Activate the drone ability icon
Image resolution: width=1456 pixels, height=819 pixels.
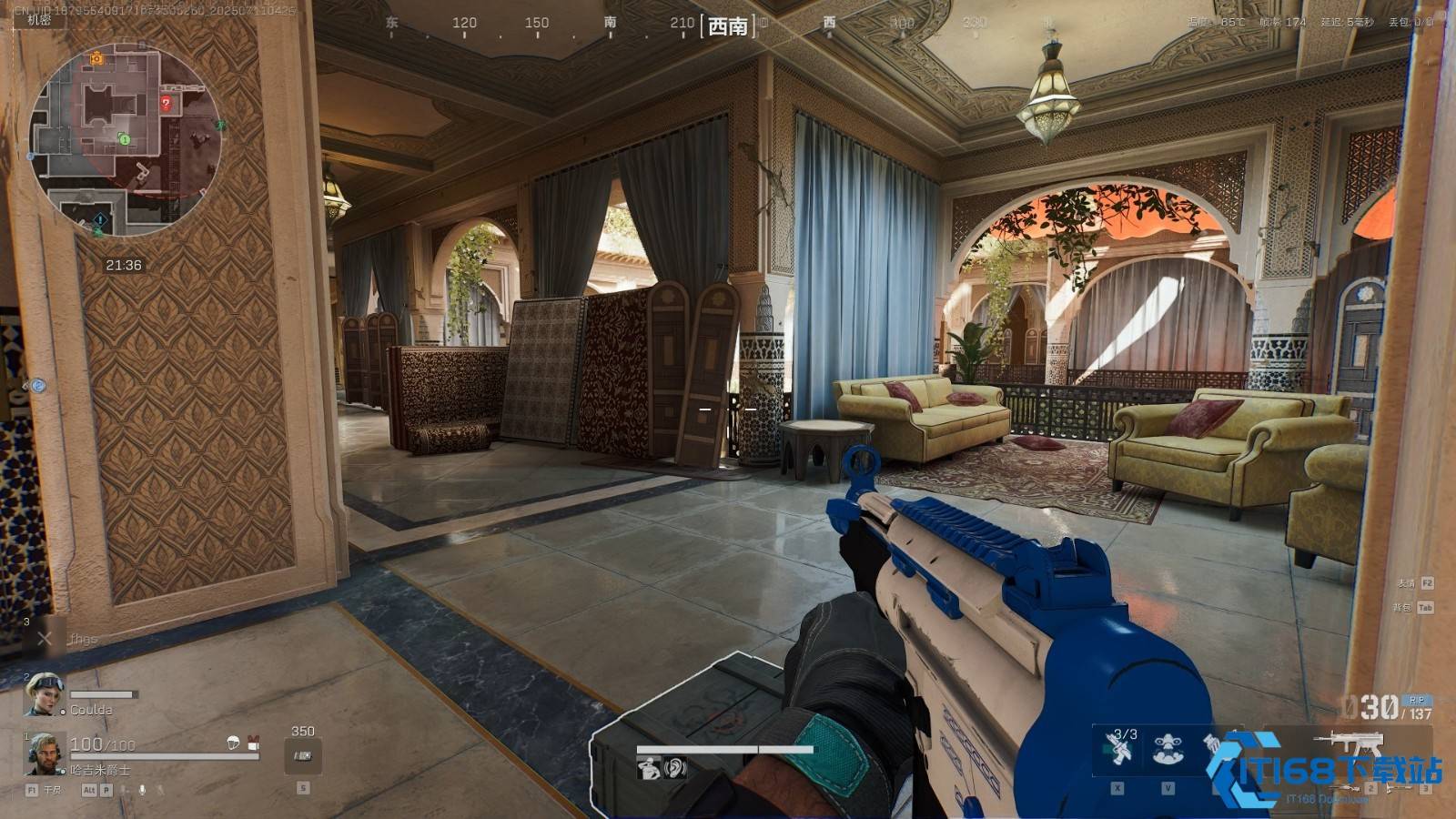pyautogui.click(x=1168, y=748)
